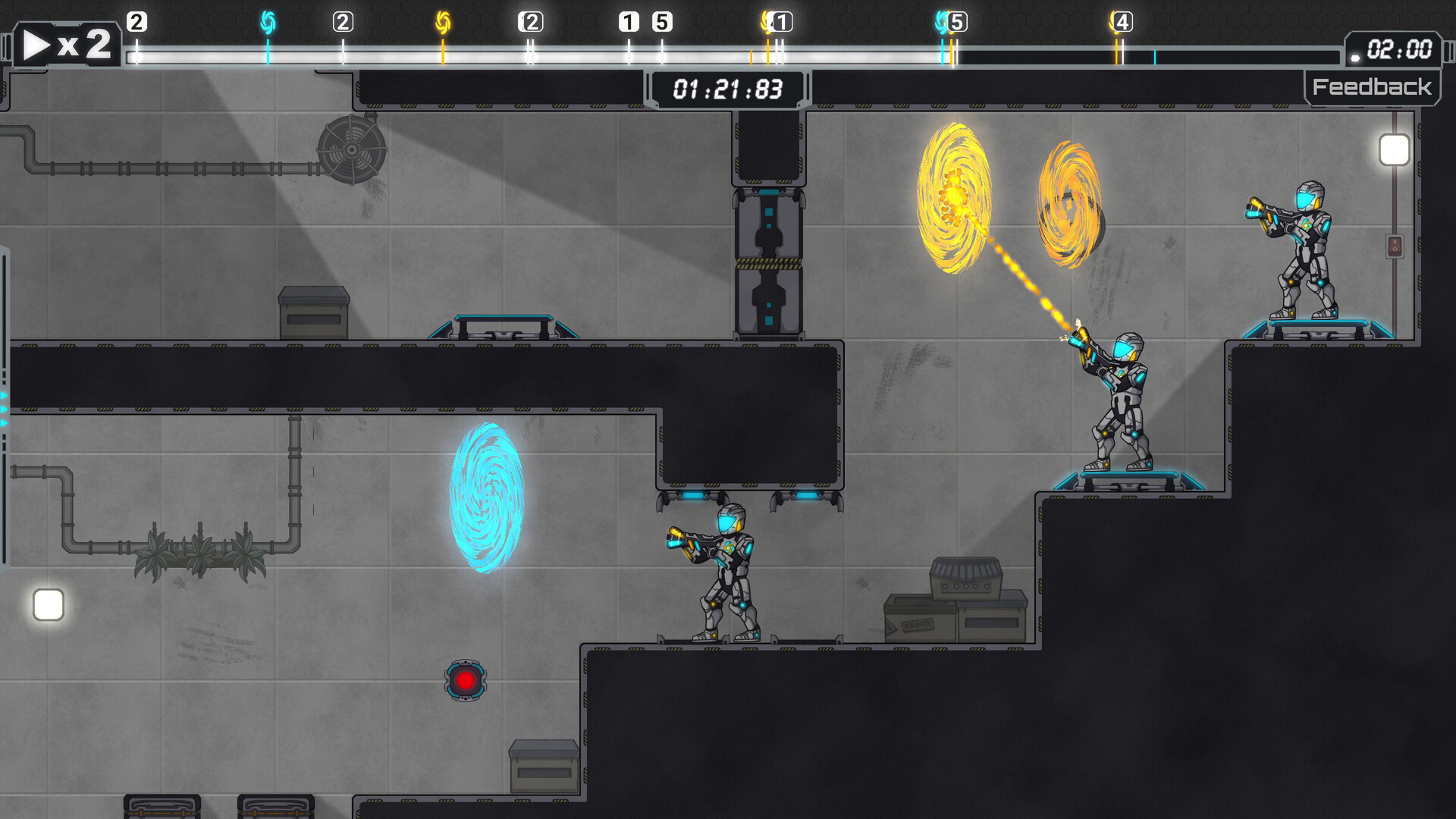Select the '5' marker paired with the cyan portal
The width and height of the screenshot is (1456, 819).
pos(957,21)
